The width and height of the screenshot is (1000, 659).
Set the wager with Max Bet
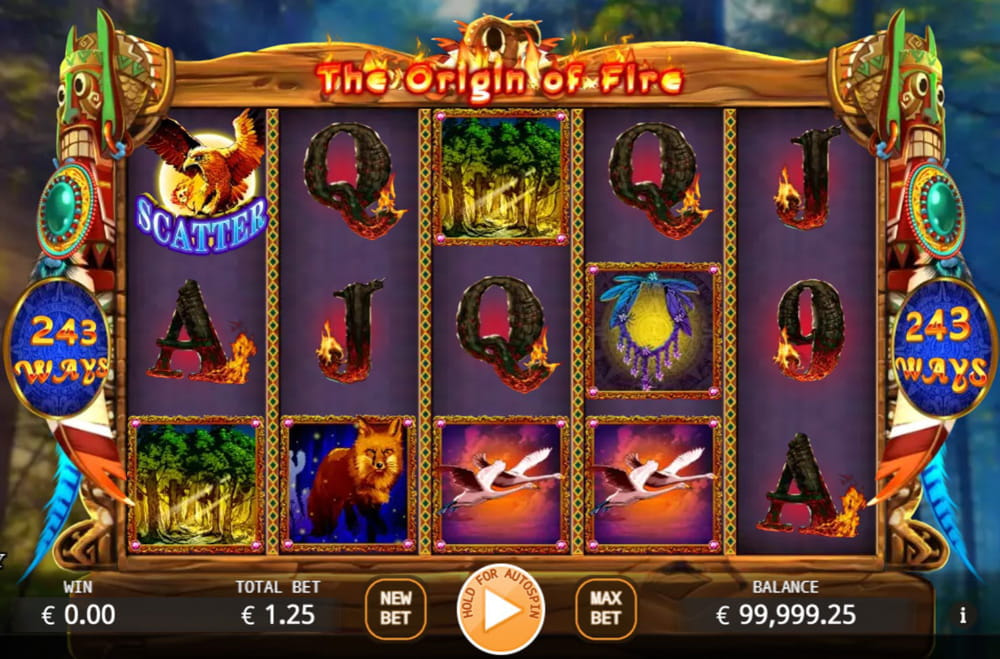(x=605, y=609)
